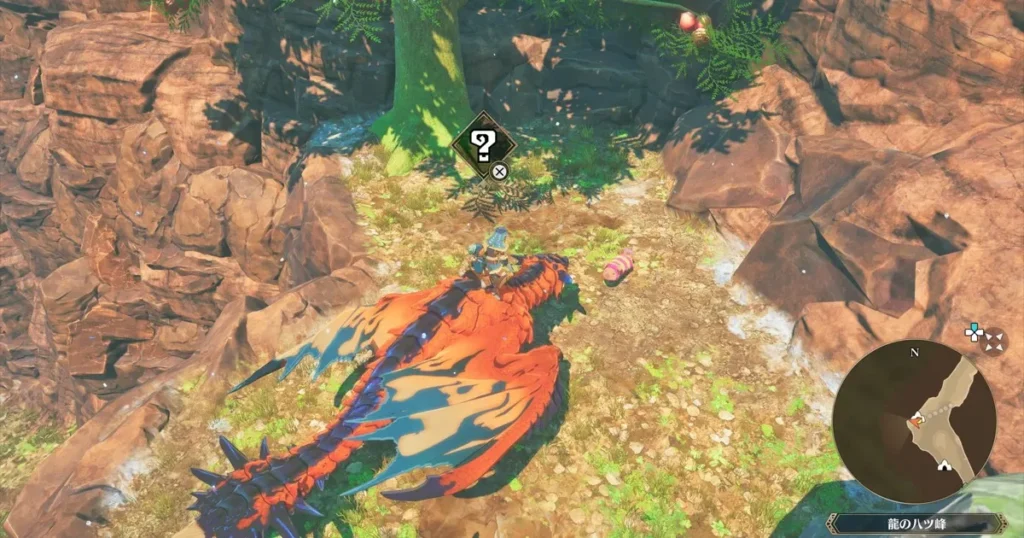Expand the minimap with the four-arrow icon

coord(994,341)
